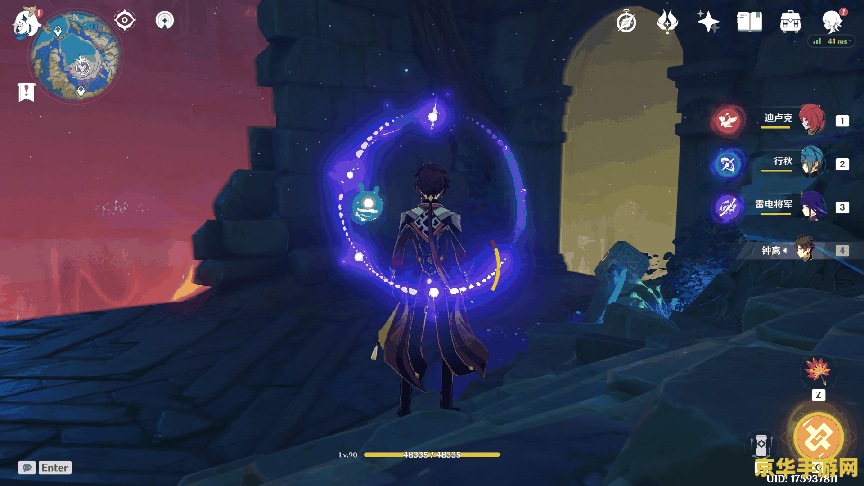Screen dimensions: 864x486
Task: Open the four-pointed star Wish icon
Action: pyautogui.click(x=709, y=21)
